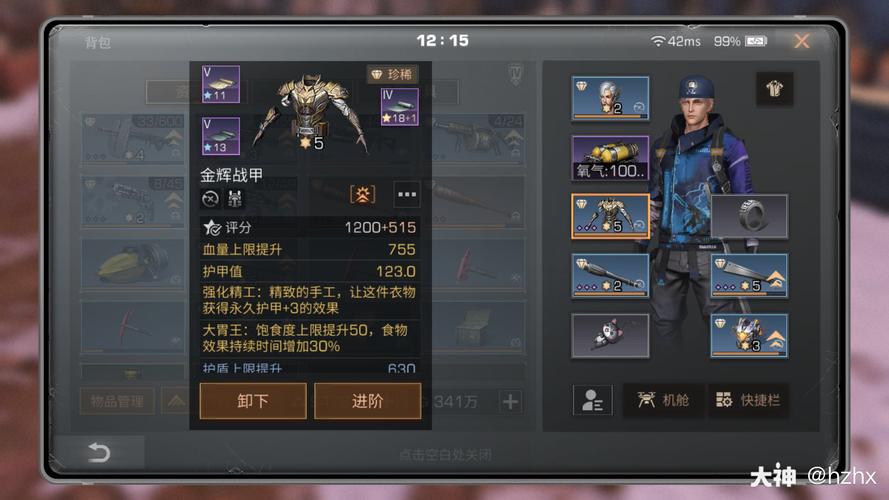The width and height of the screenshot is (889, 500).
Task: Open the shirt outfit icon button
Action: [x=774, y=88]
